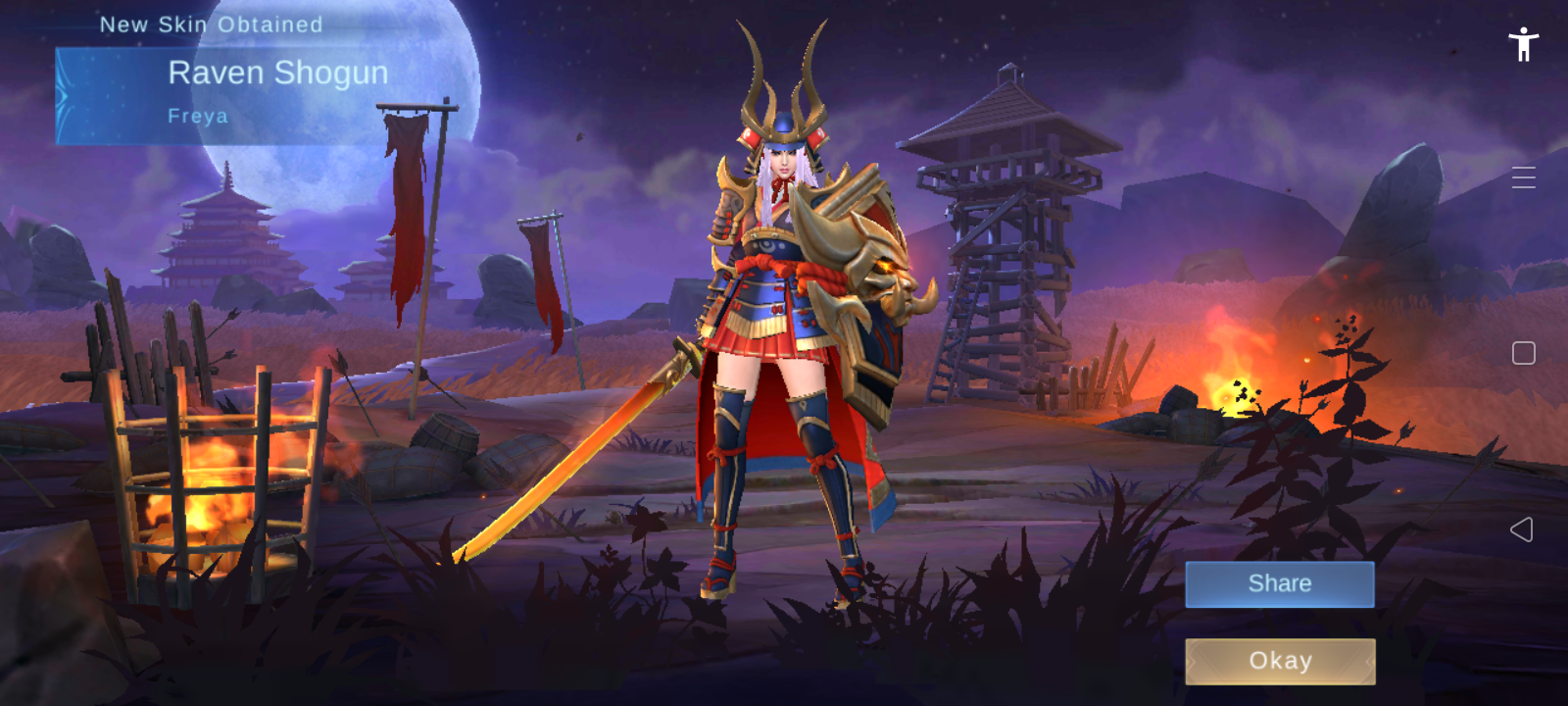Tap the Okay button to confirm
This screenshot has width=1568, height=706.
(x=1279, y=661)
